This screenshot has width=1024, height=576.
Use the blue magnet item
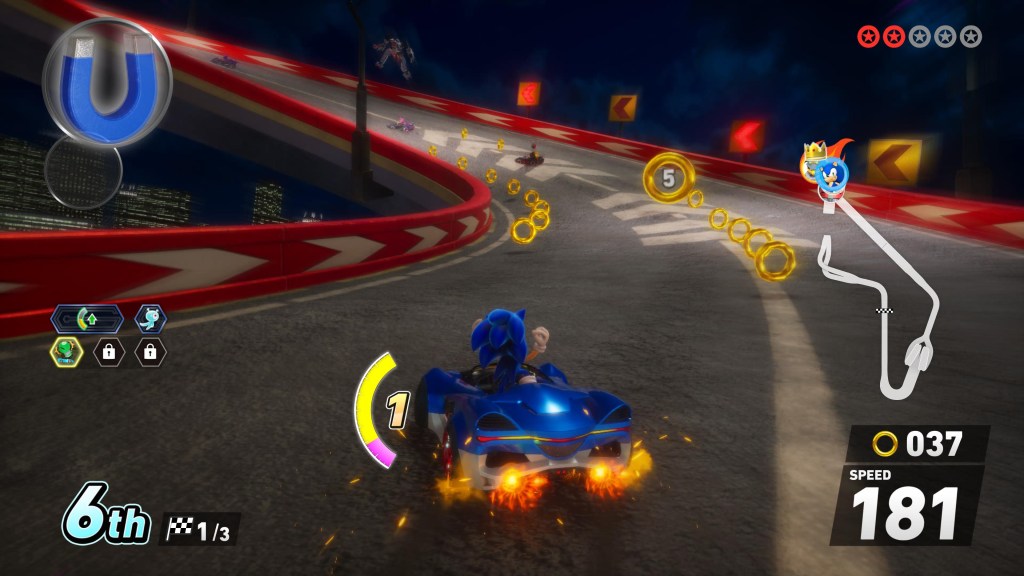(106, 80)
